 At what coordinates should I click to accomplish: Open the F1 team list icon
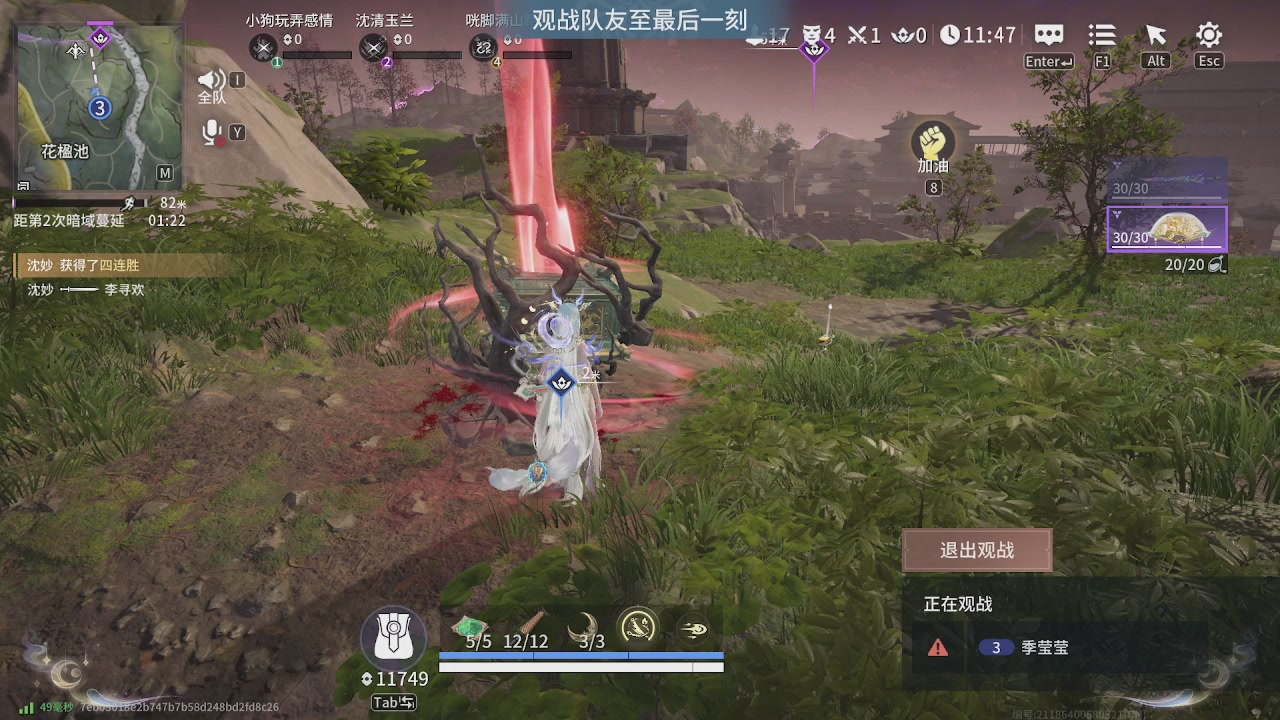[x=1101, y=35]
